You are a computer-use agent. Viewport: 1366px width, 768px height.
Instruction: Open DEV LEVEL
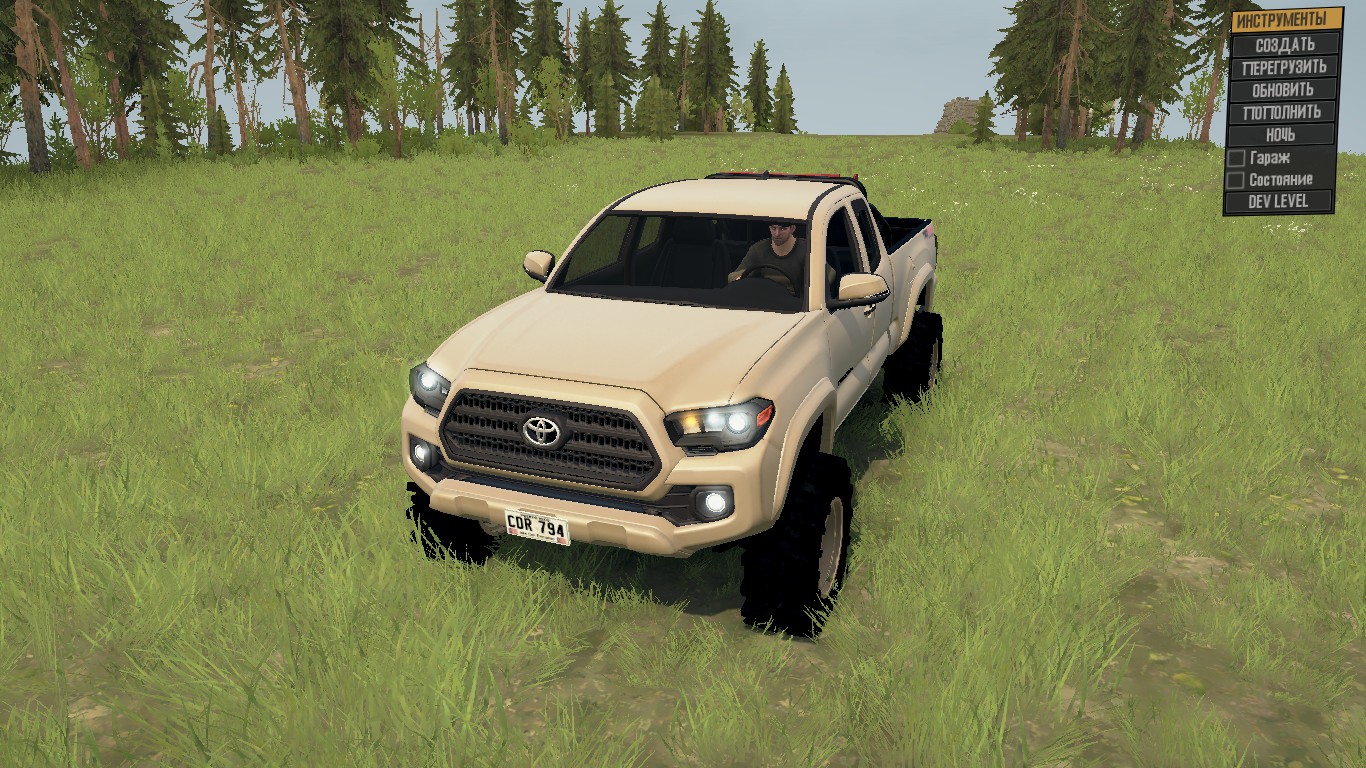pos(1281,200)
